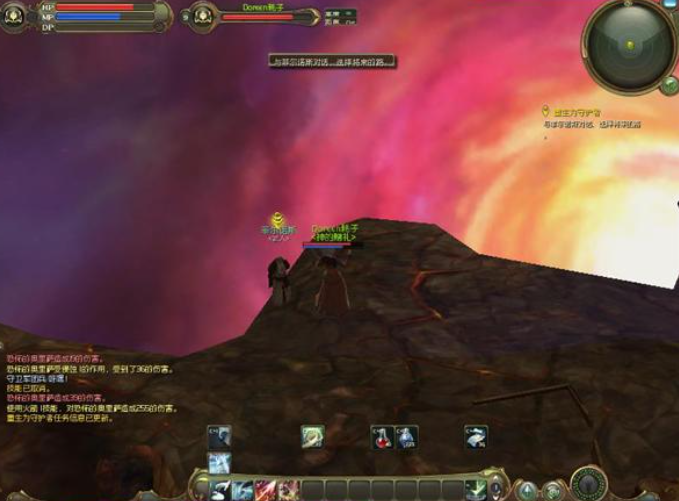The height and width of the screenshot is (501, 679).
Task: Open the circular minimap
Action: pyautogui.click(x=628, y=42)
